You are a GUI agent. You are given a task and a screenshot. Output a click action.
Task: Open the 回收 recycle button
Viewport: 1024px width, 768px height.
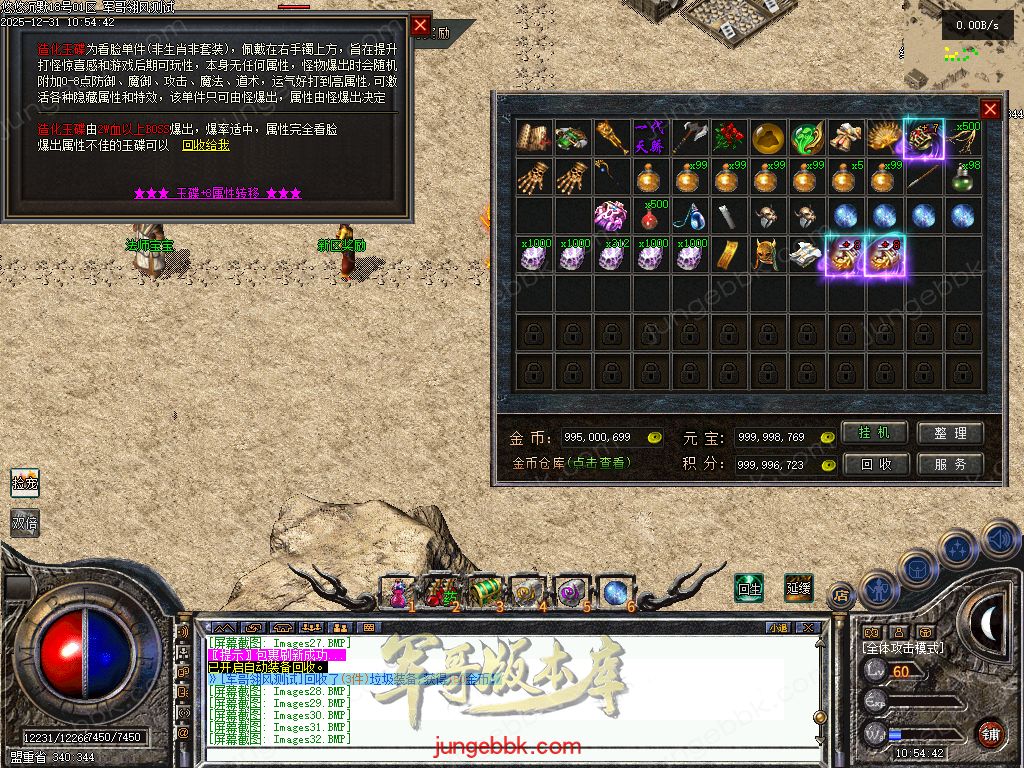(x=875, y=464)
